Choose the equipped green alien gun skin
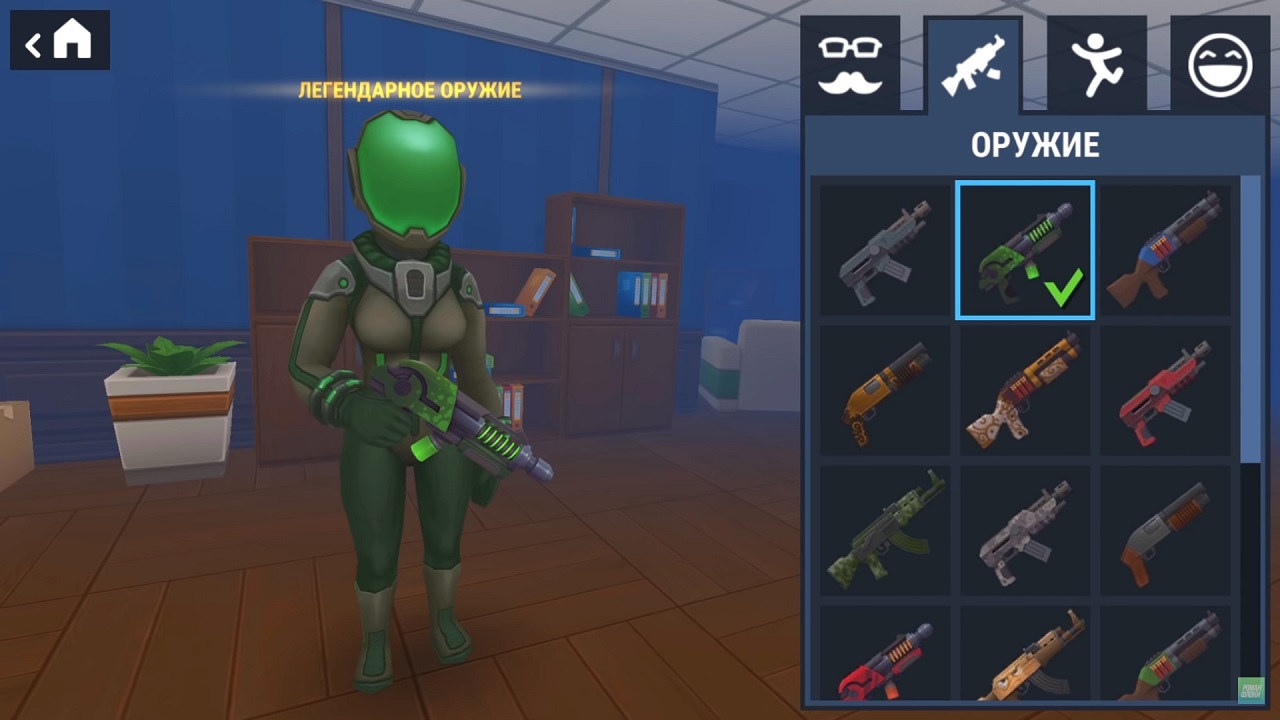This screenshot has width=1280, height=720. pos(1025,251)
